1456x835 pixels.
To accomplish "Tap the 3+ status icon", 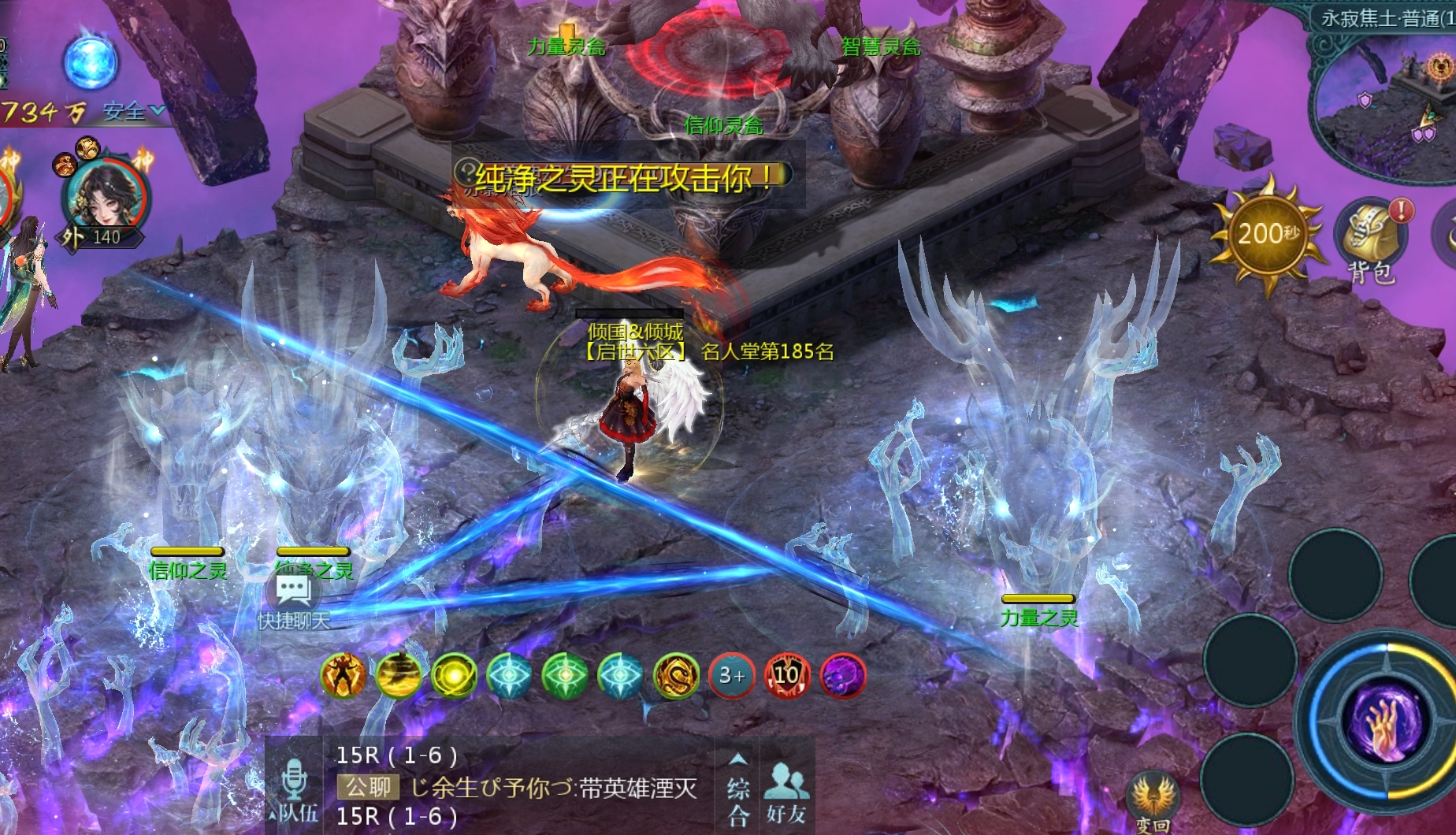I will click(x=732, y=675).
